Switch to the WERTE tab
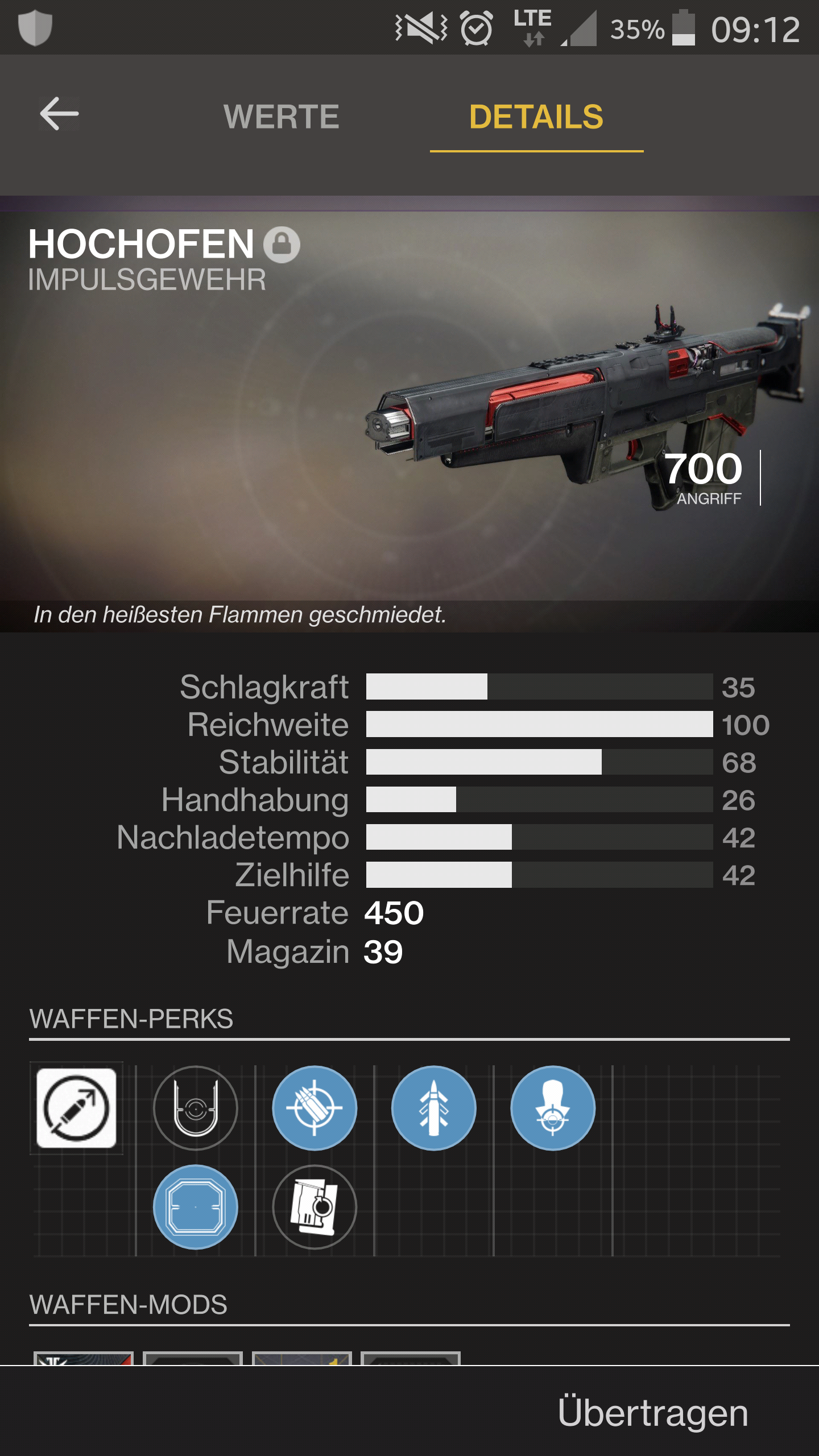Viewport: 819px width, 1456px height. [x=281, y=117]
